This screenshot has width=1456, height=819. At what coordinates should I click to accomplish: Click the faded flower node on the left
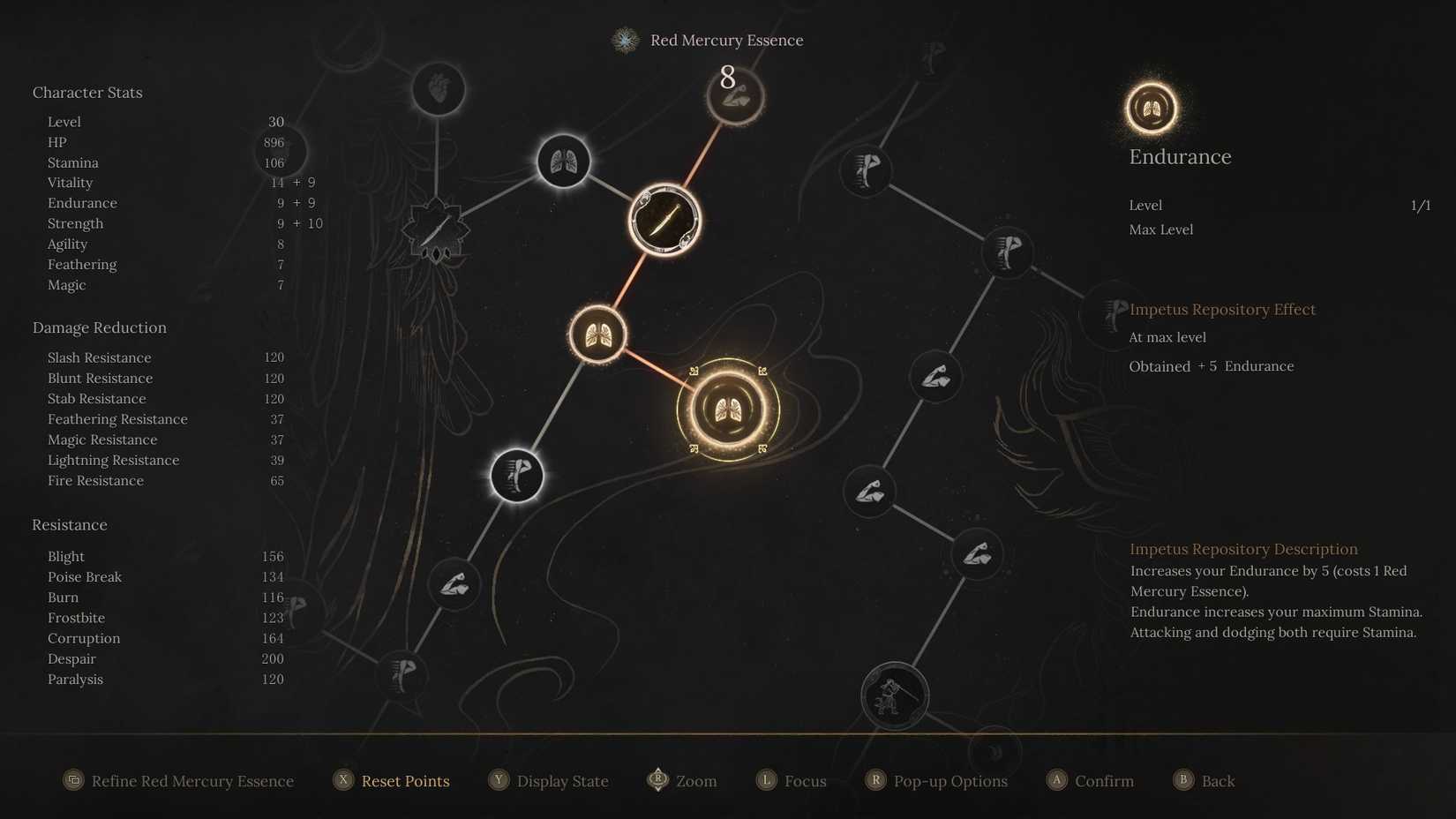435,225
